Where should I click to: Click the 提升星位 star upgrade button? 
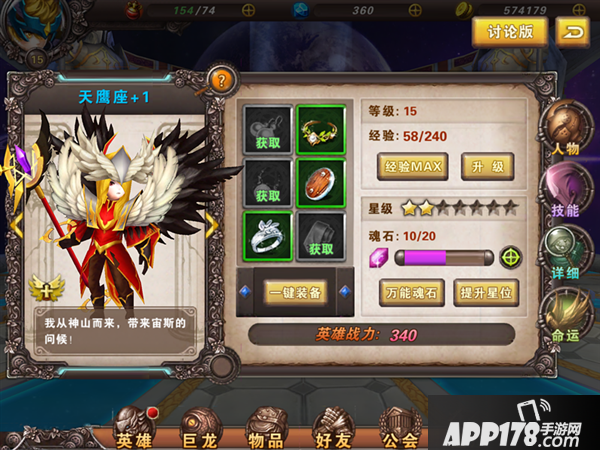[x=487, y=292]
